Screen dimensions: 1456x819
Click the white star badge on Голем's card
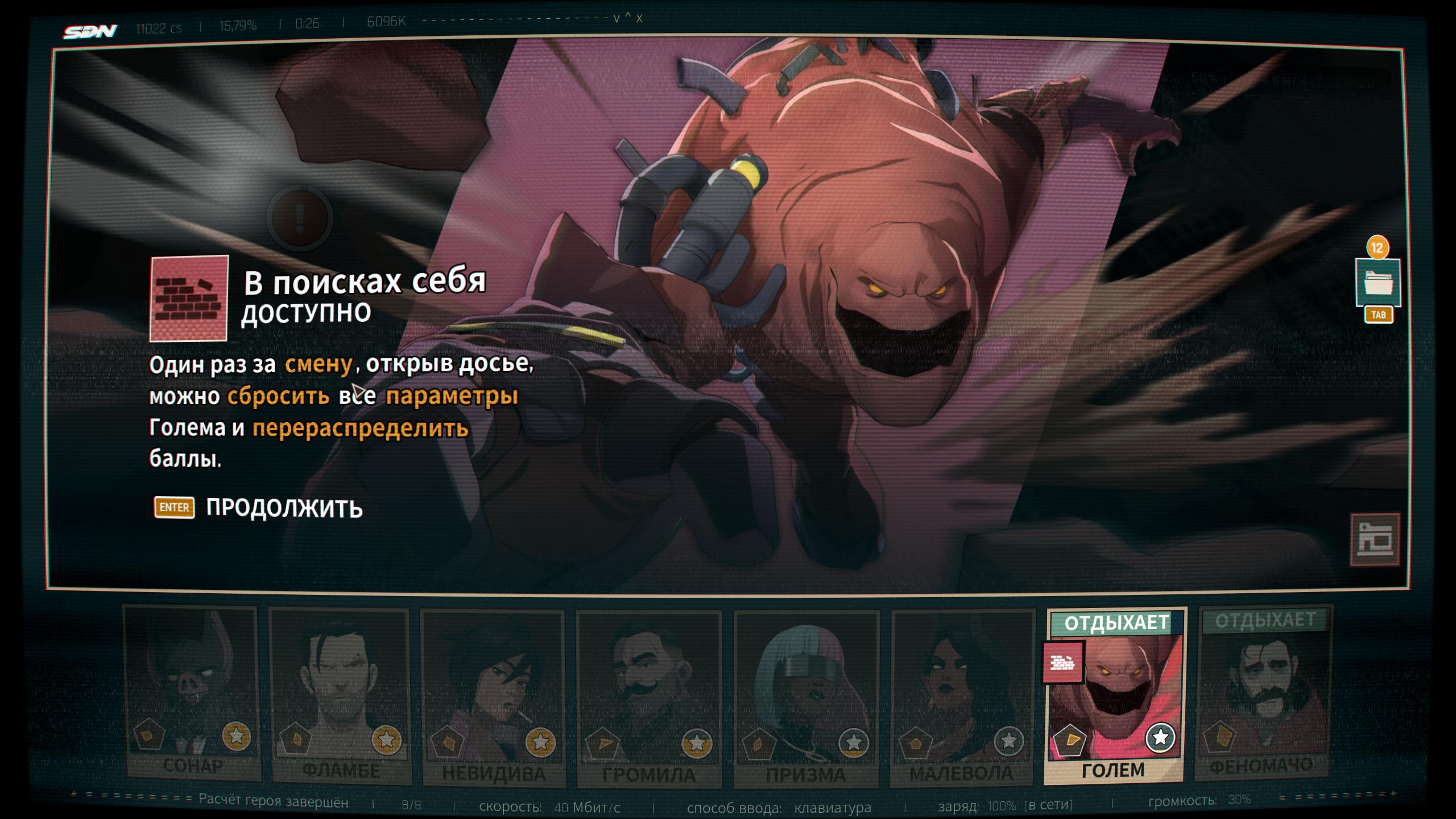[1160, 738]
